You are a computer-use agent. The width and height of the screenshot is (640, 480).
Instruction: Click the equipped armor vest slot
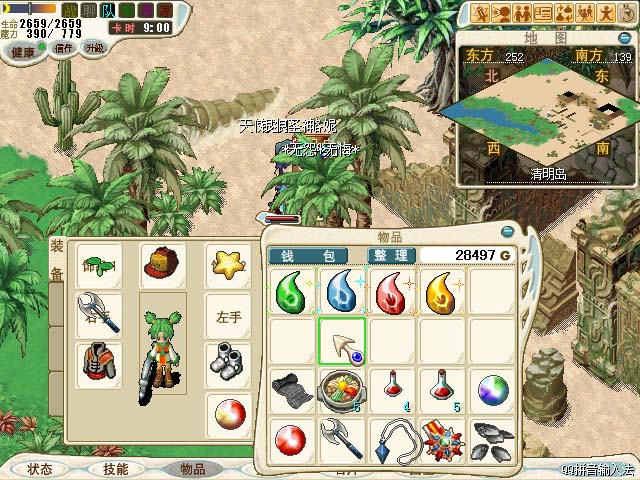[99, 362]
